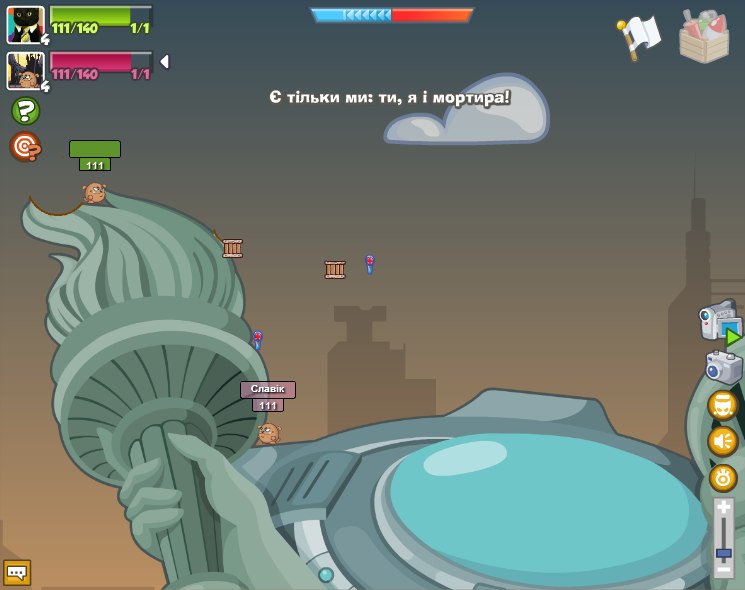The width and height of the screenshot is (745, 590).
Task: Open the green question mark help
Action: (x=25, y=110)
